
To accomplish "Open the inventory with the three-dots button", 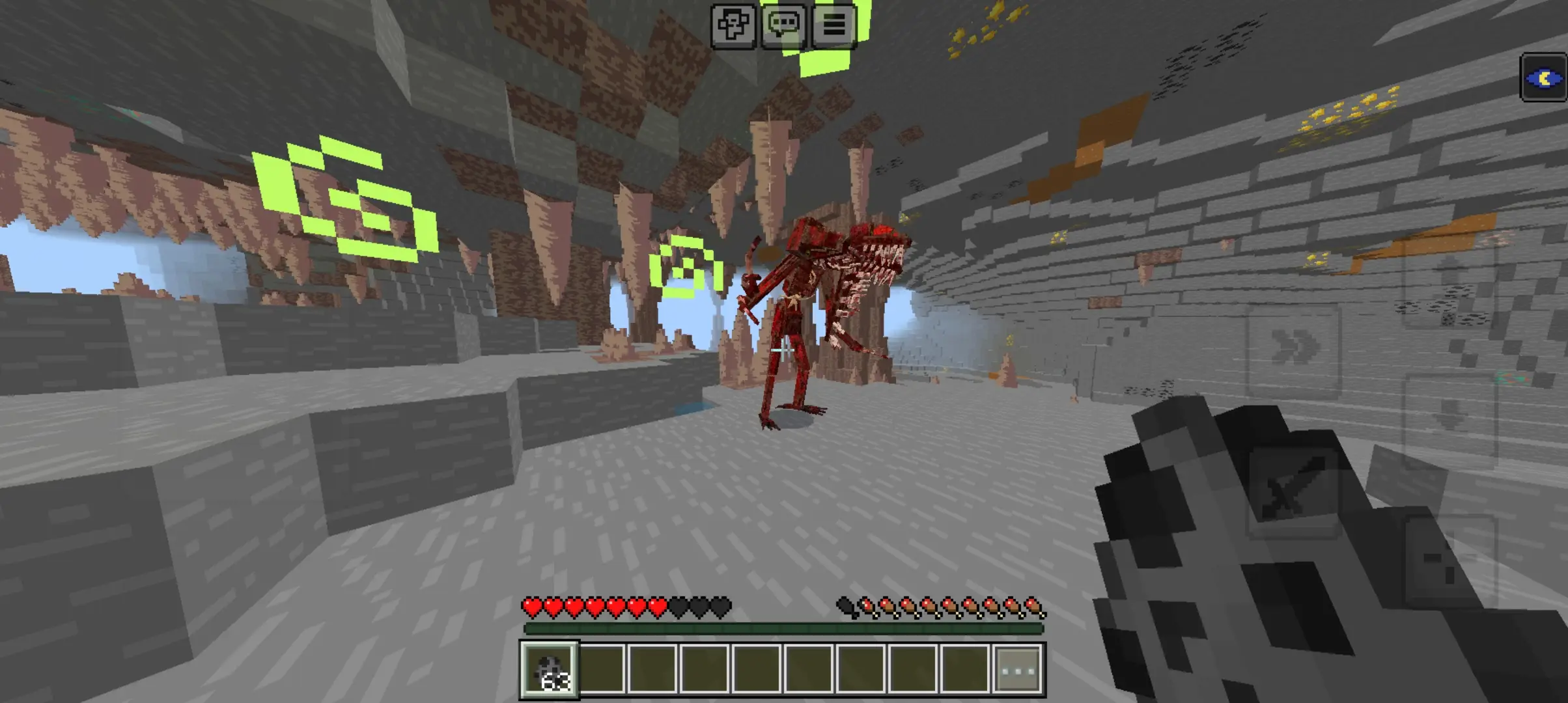I will click(1019, 670).
